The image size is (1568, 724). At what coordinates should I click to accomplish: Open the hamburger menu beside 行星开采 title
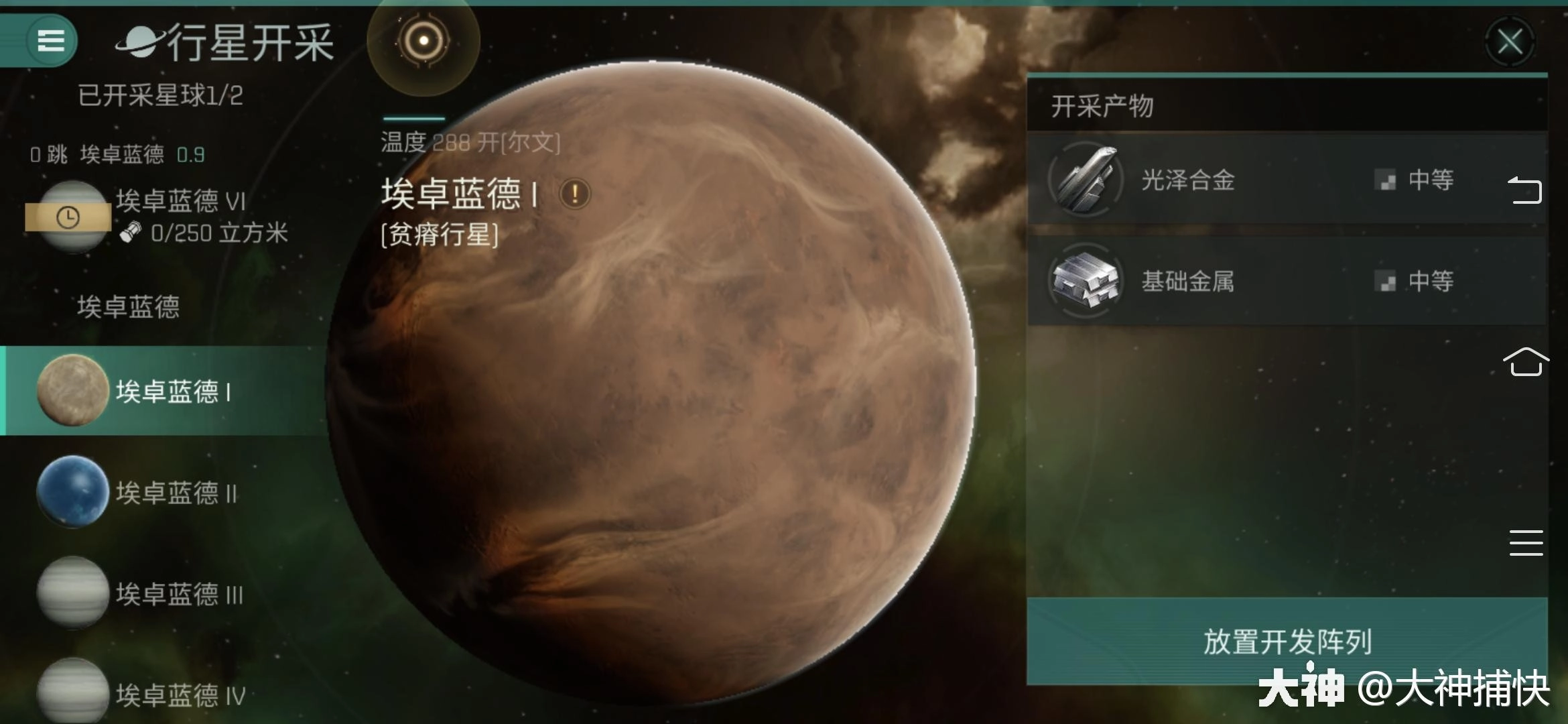pyautogui.click(x=50, y=40)
